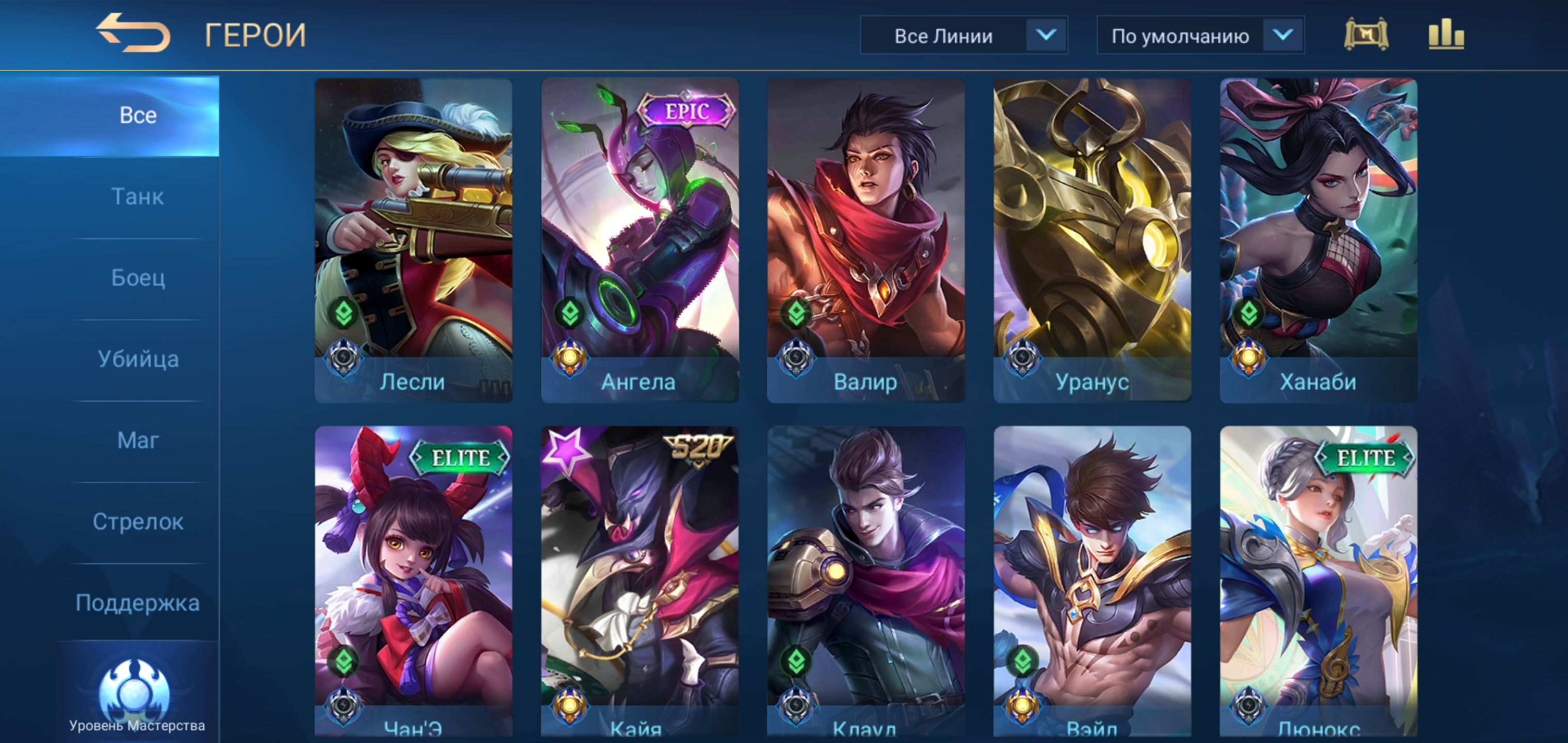Go back using the arrow button
The image size is (1568, 743).
coord(133,34)
